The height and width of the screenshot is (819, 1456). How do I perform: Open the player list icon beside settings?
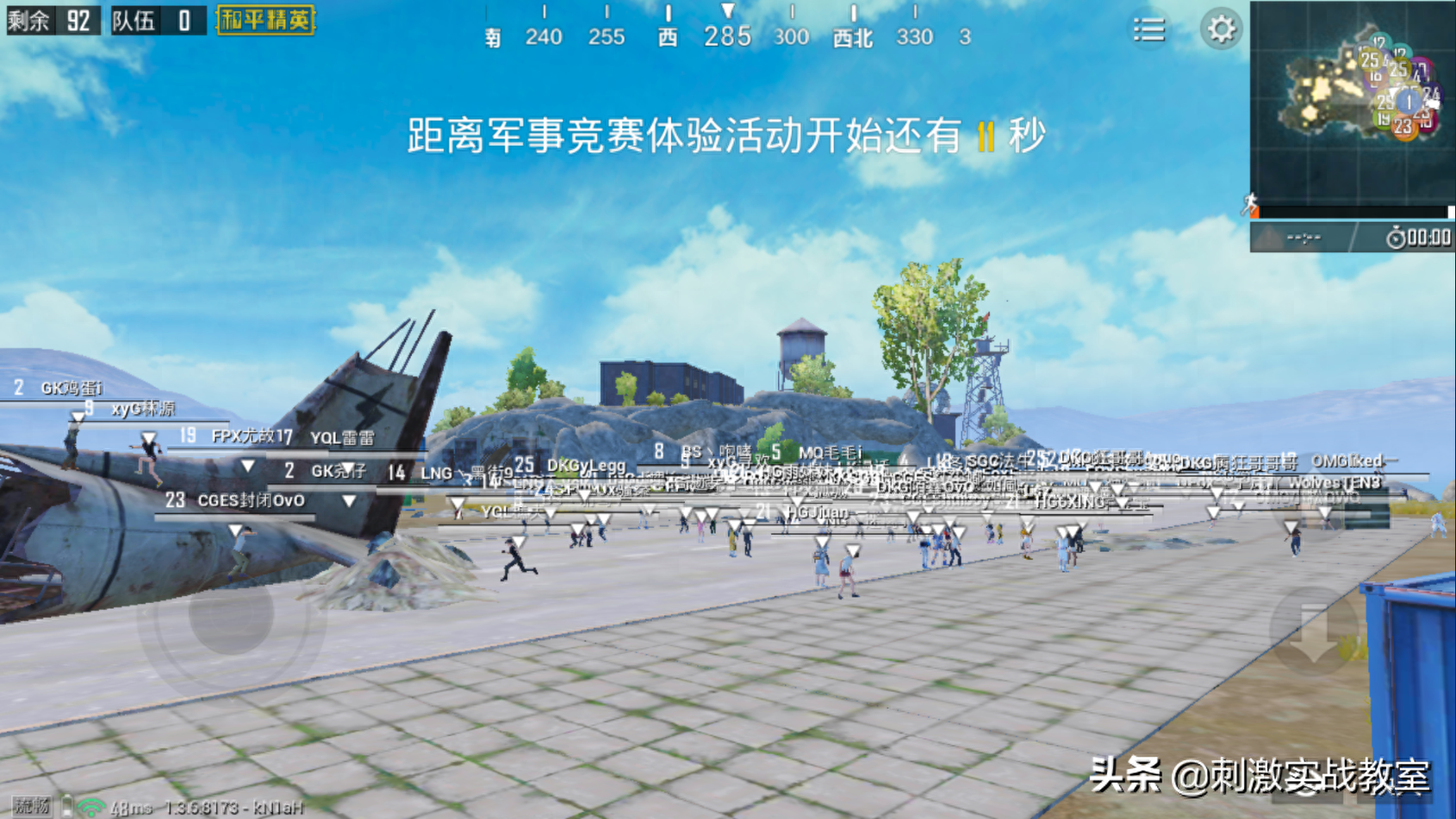click(x=1149, y=28)
